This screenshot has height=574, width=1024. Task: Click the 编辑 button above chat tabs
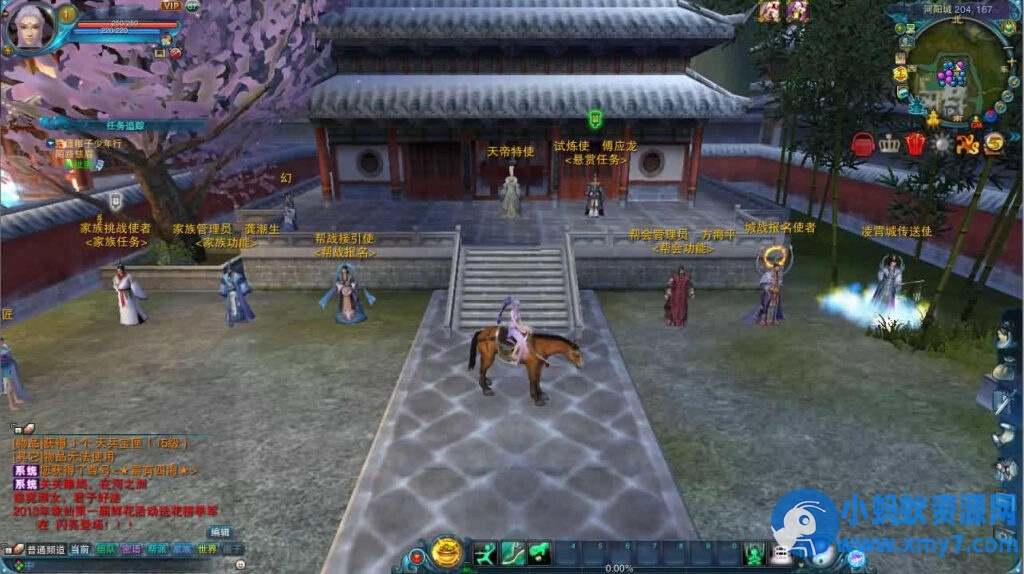click(219, 532)
